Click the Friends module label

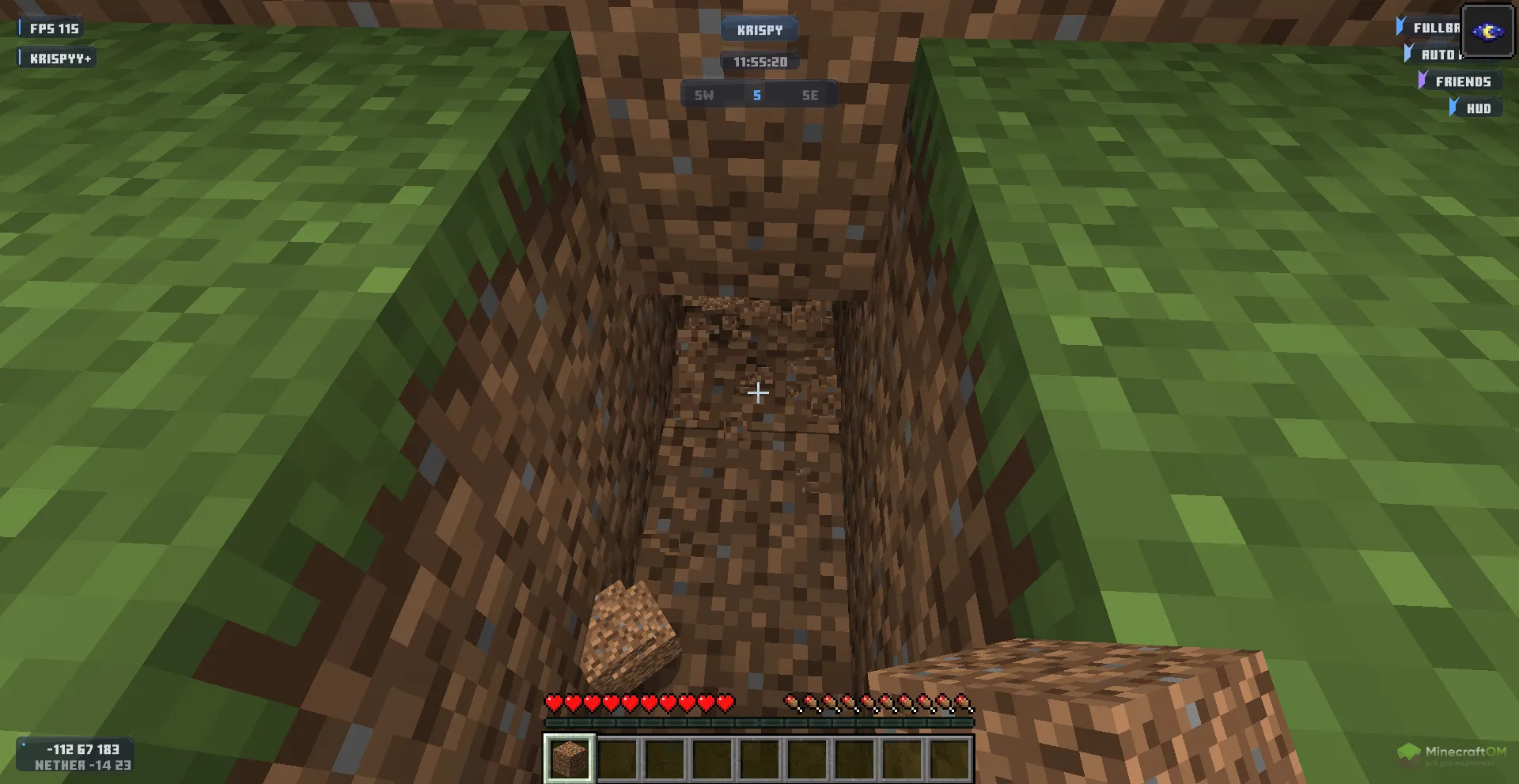pyautogui.click(x=1462, y=81)
